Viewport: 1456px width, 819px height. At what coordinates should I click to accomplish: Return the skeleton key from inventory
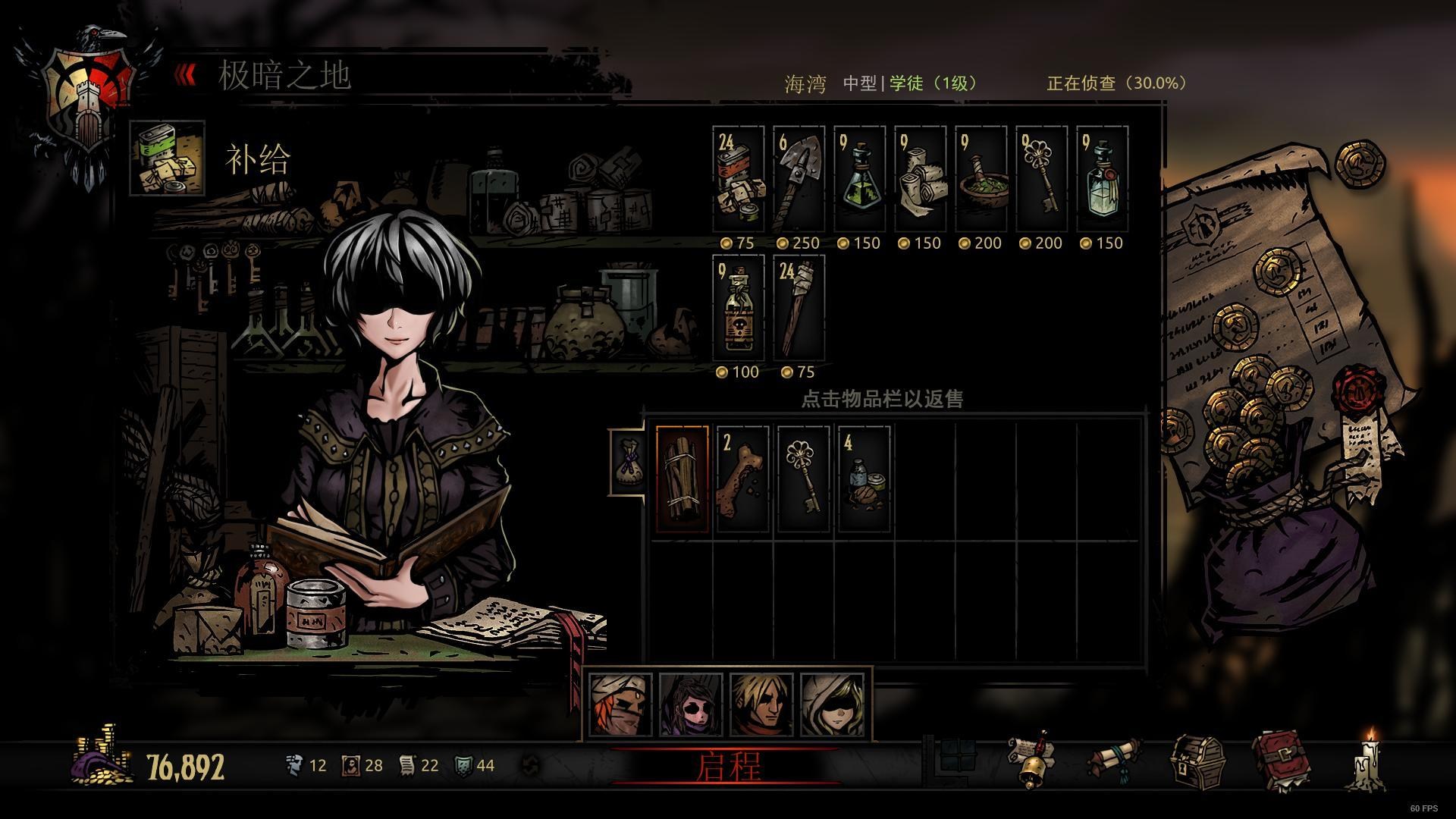point(803,479)
